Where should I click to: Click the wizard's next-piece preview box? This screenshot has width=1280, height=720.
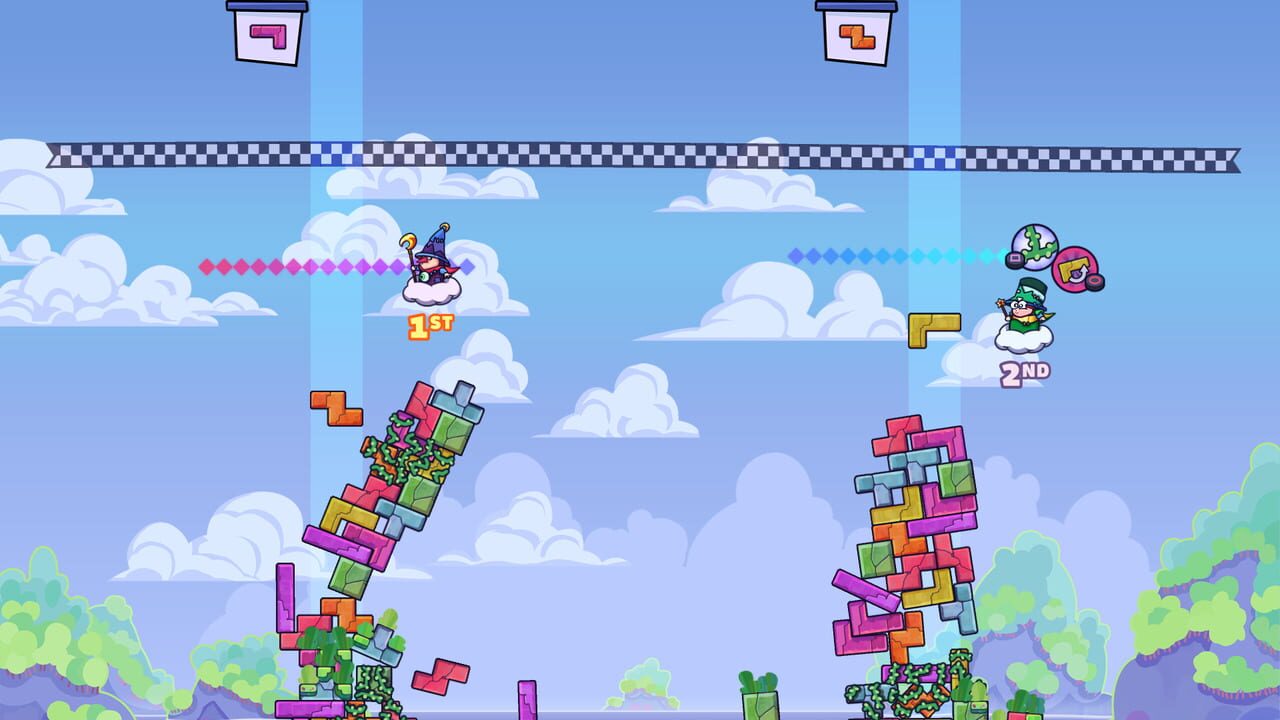point(270,33)
